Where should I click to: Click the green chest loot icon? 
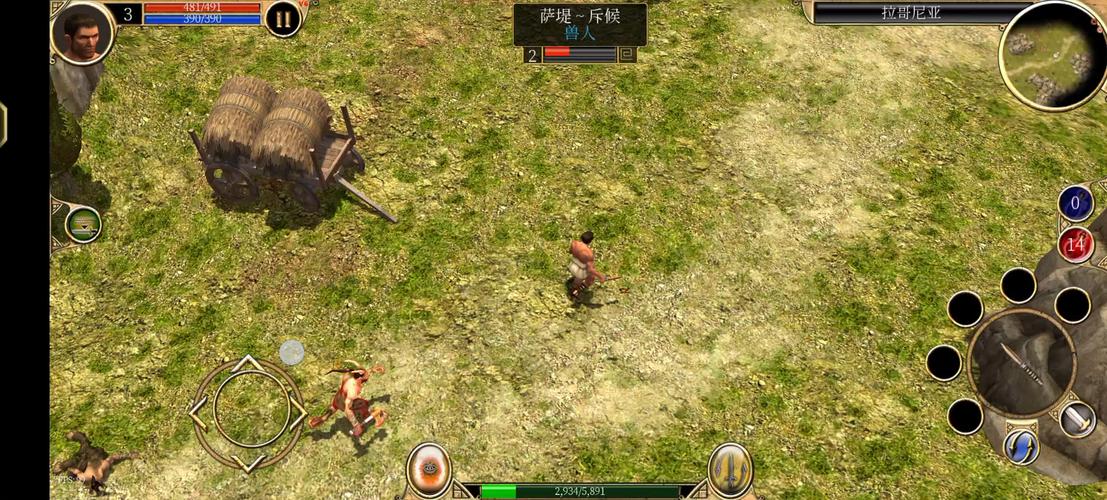(83, 223)
